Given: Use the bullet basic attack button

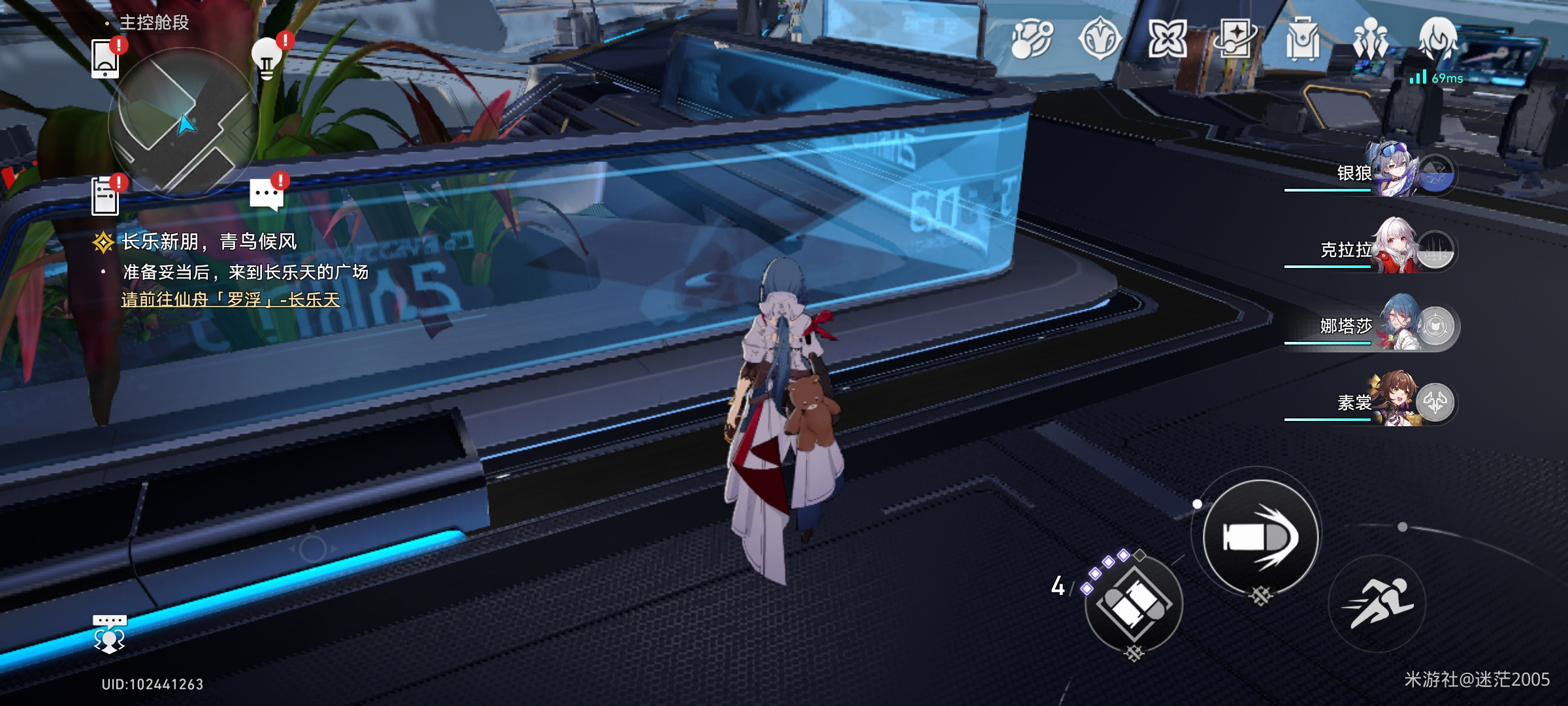Looking at the screenshot, I should 1260,537.
